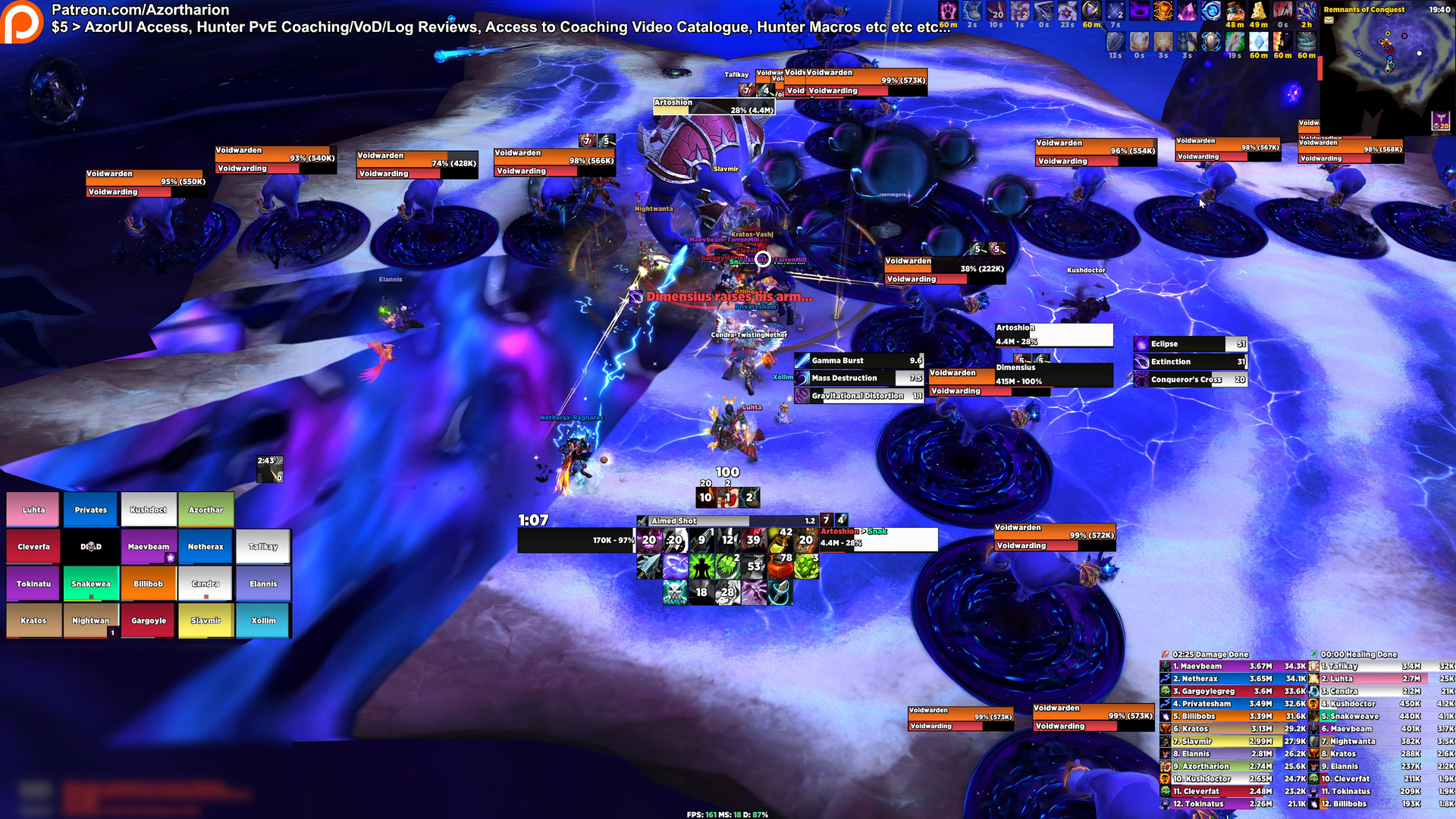1456x819 pixels.
Task: Select the Gamma Burst timer bar
Action: (x=858, y=361)
